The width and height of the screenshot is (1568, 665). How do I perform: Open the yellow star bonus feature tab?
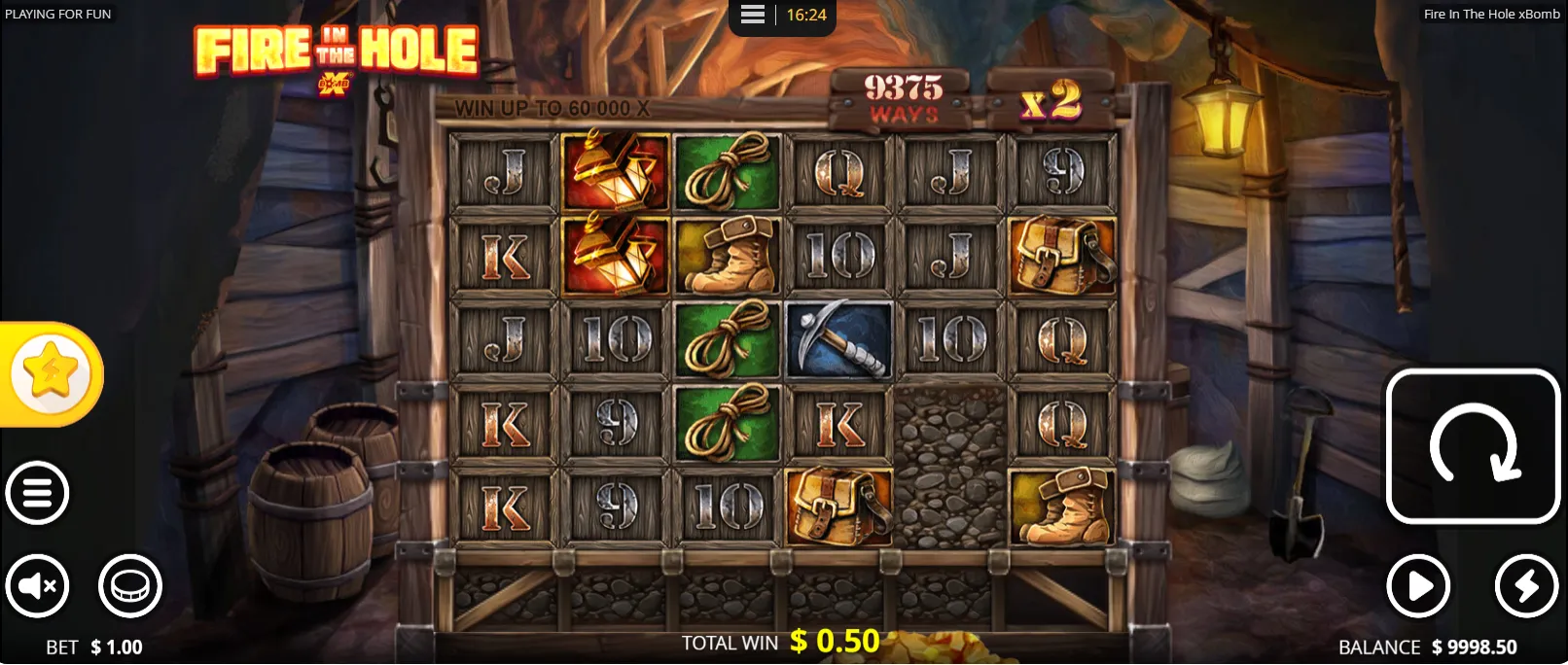click(x=51, y=373)
